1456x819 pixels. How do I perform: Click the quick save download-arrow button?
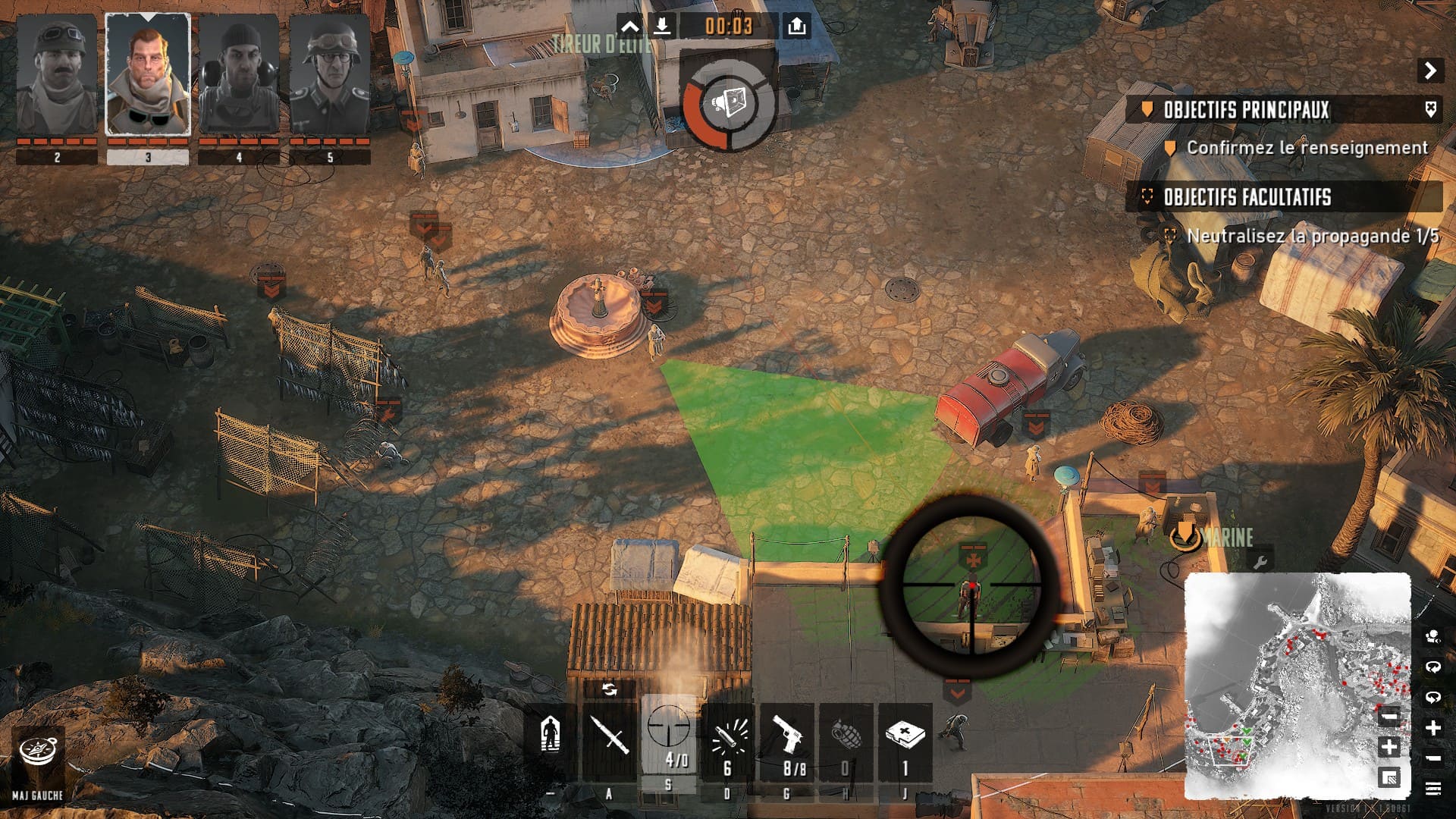[x=662, y=27]
